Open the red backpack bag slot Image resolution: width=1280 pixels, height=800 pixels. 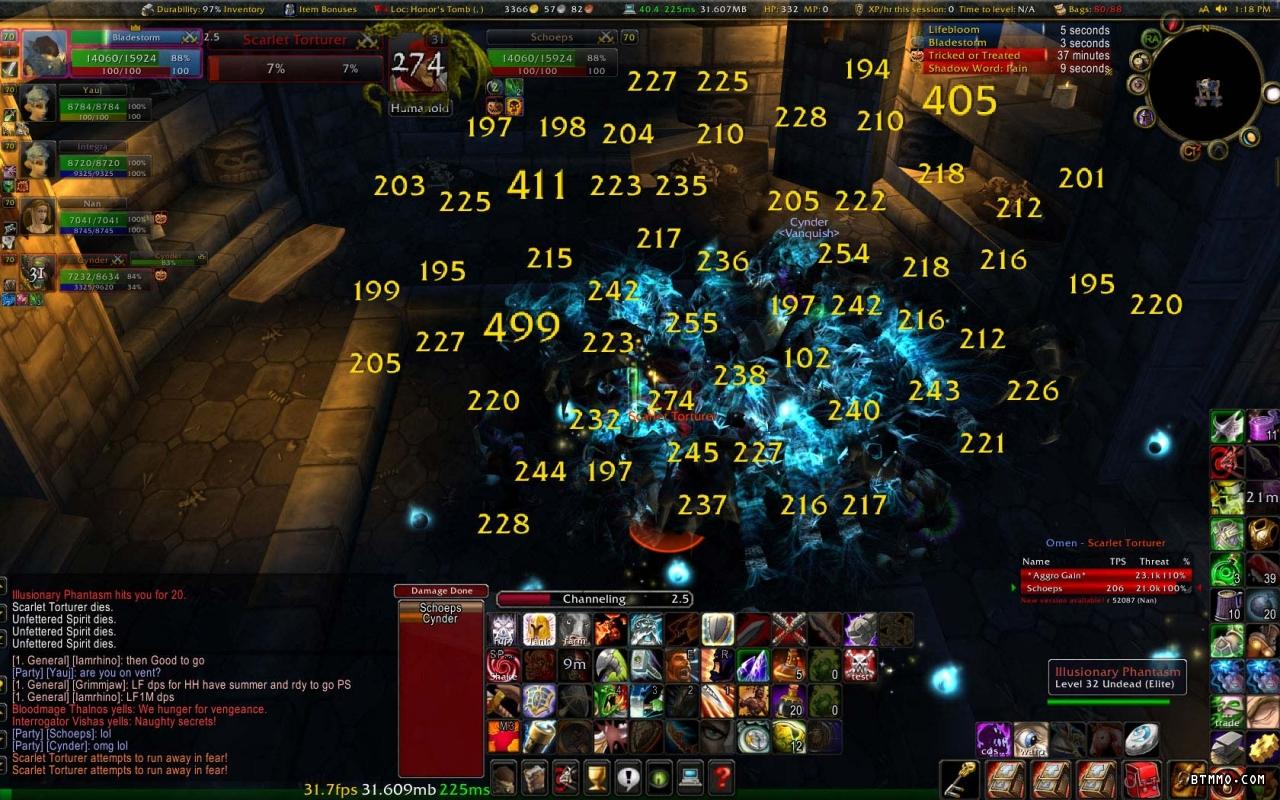click(x=1141, y=778)
